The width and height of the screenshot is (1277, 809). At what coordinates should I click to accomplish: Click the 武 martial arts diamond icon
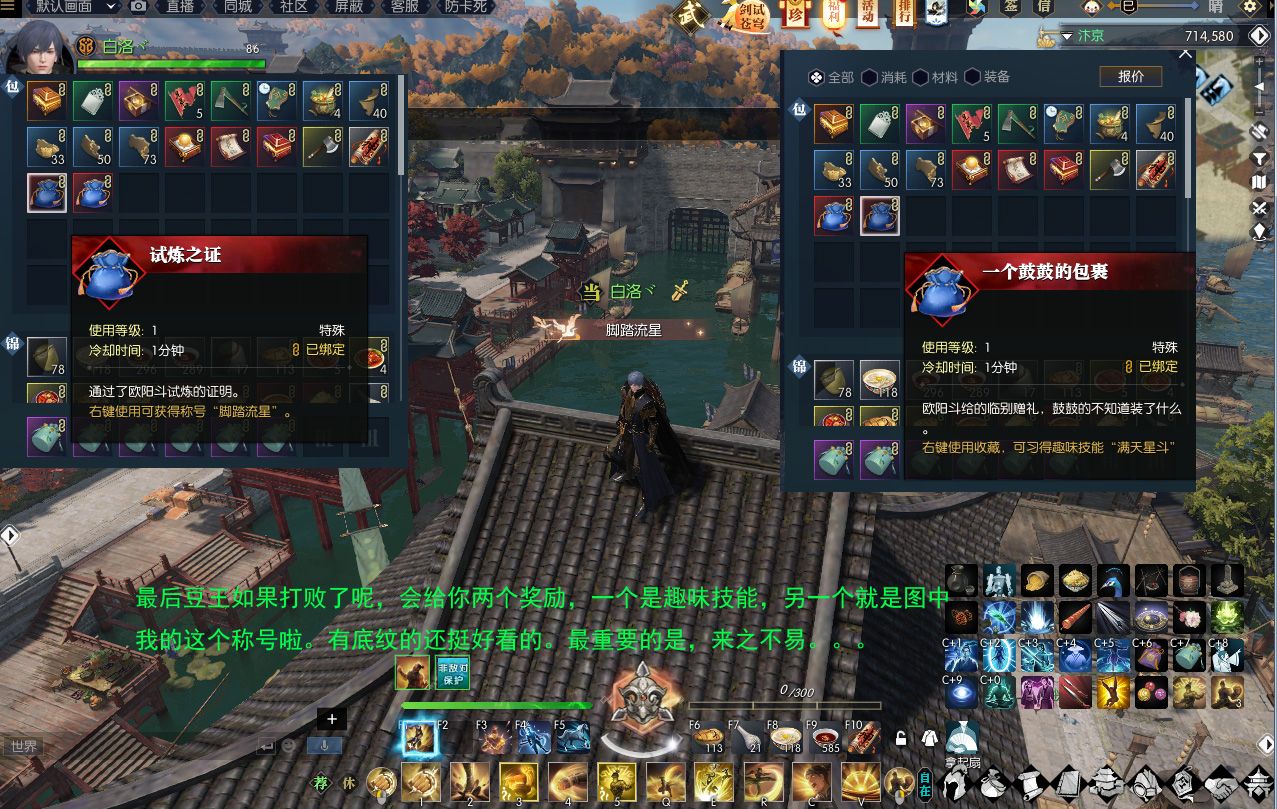(690, 15)
